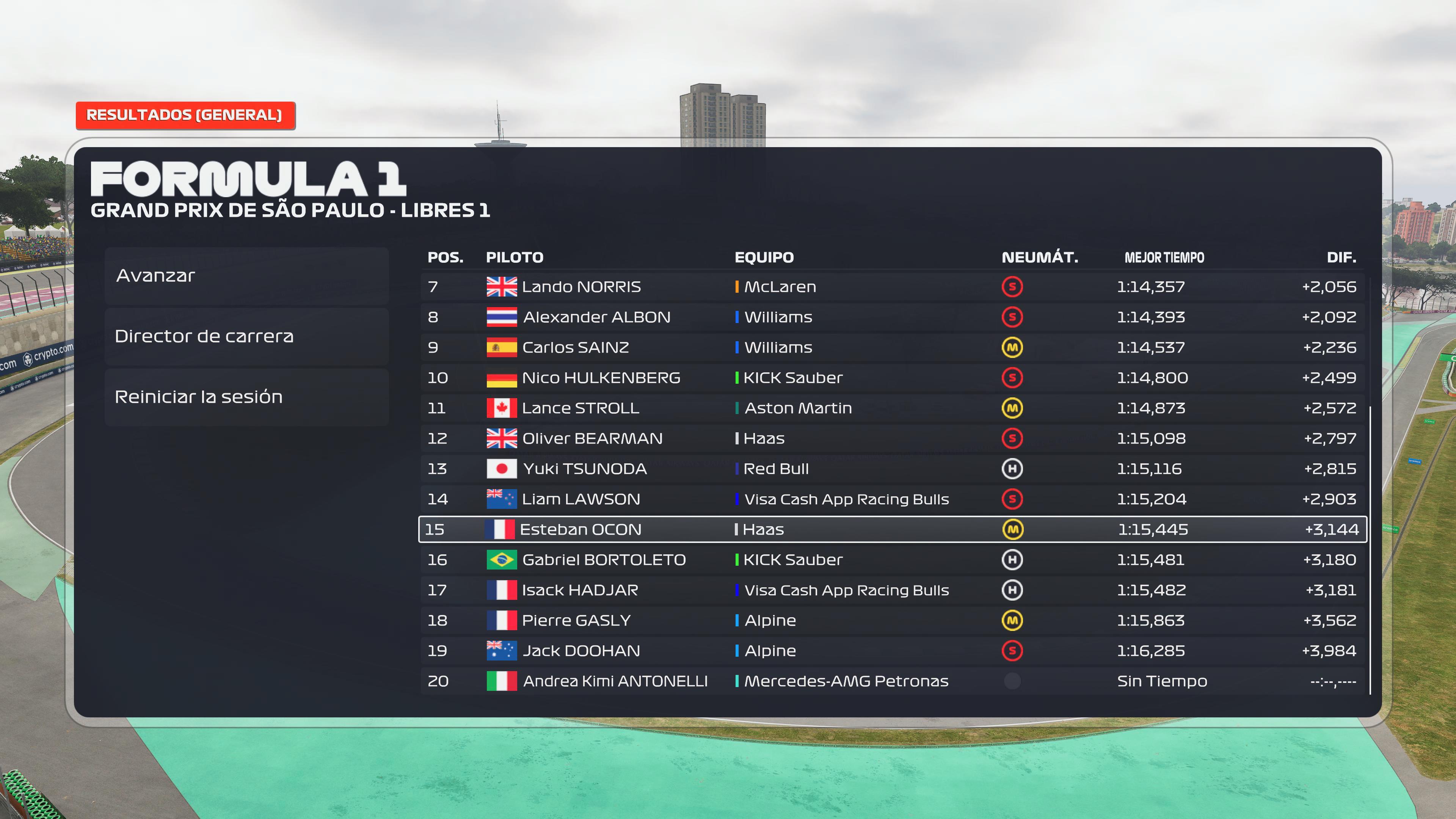
Task: Click the results list scrollbar
Action: tap(1370, 548)
